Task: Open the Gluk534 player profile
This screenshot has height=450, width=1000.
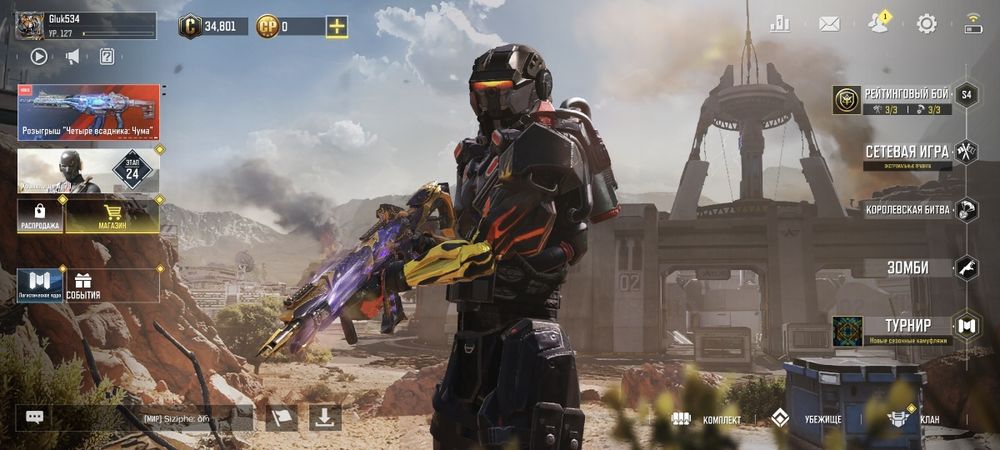Action: 85,25
